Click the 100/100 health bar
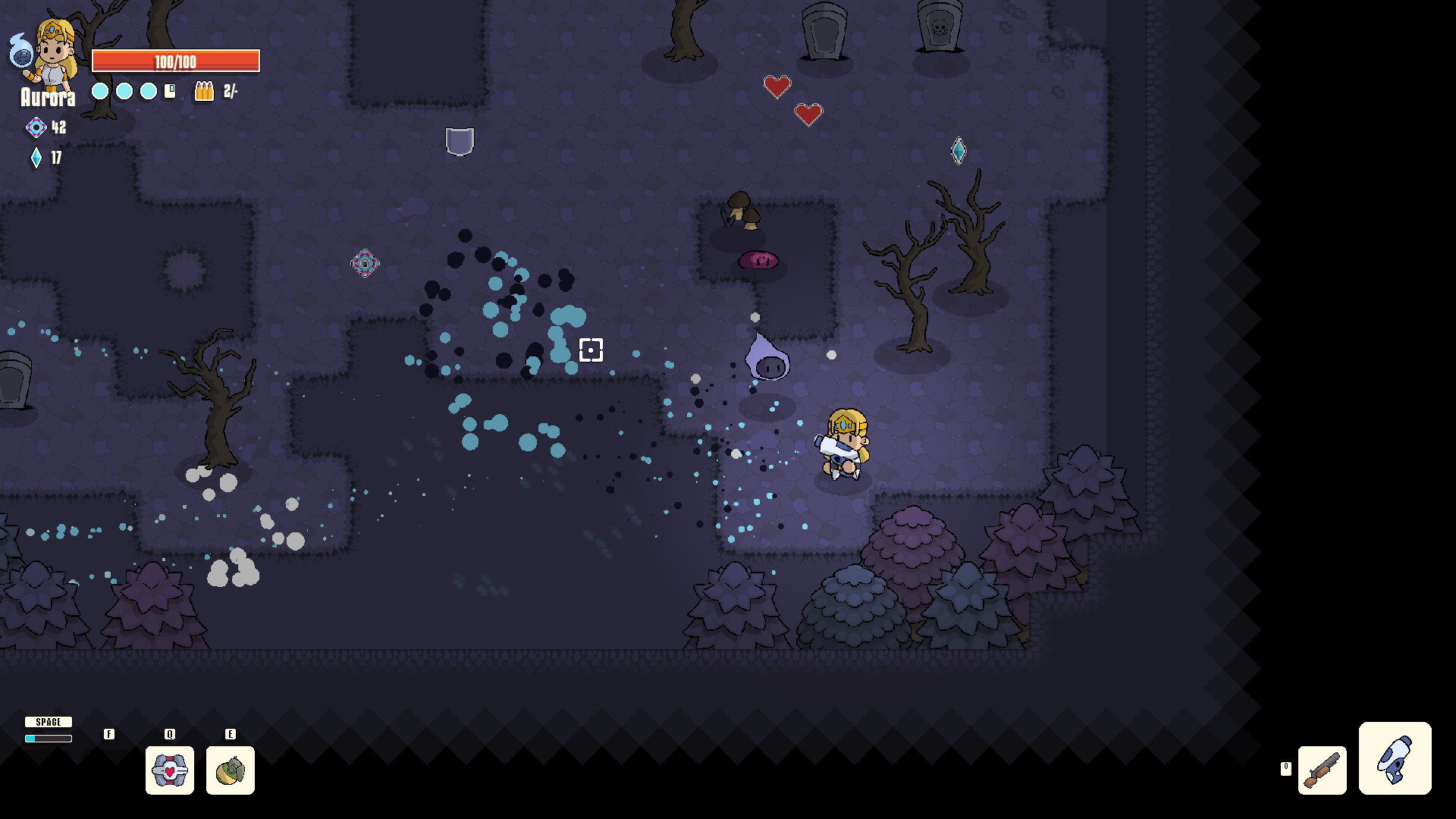Image resolution: width=1456 pixels, height=819 pixels. [x=175, y=61]
